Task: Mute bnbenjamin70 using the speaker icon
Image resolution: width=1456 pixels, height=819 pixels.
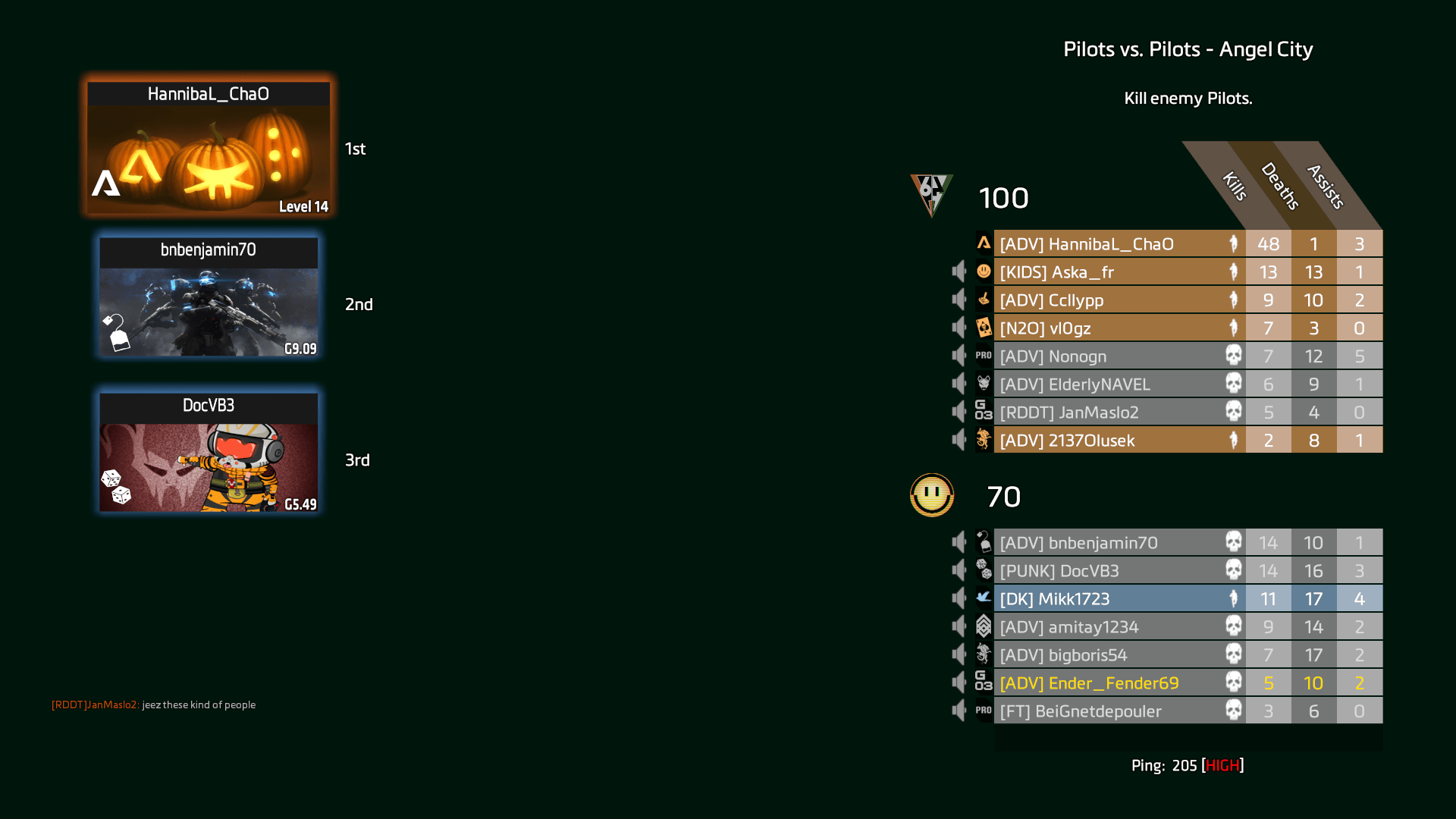Action: click(959, 542)
